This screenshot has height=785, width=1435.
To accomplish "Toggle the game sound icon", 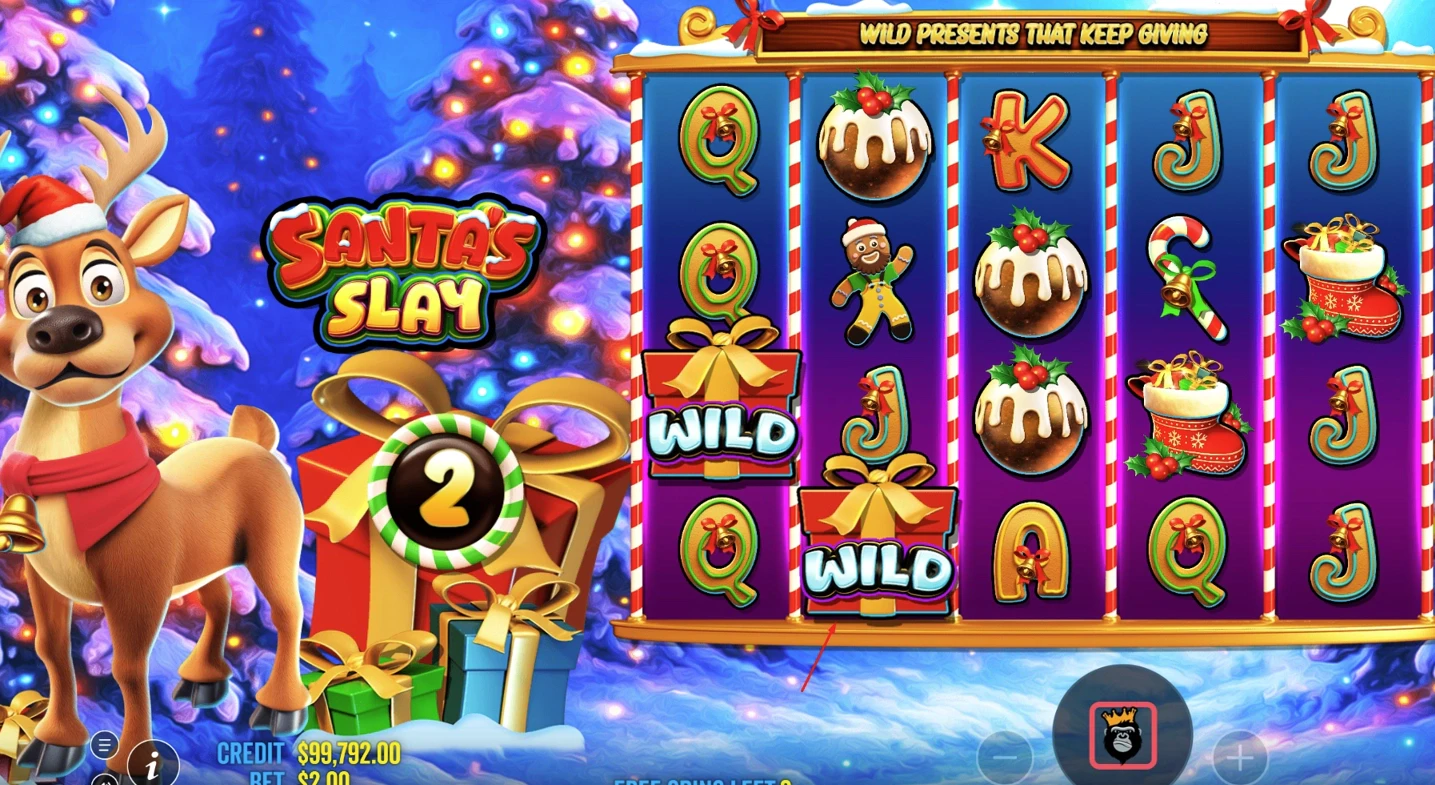I will point(103,779).
